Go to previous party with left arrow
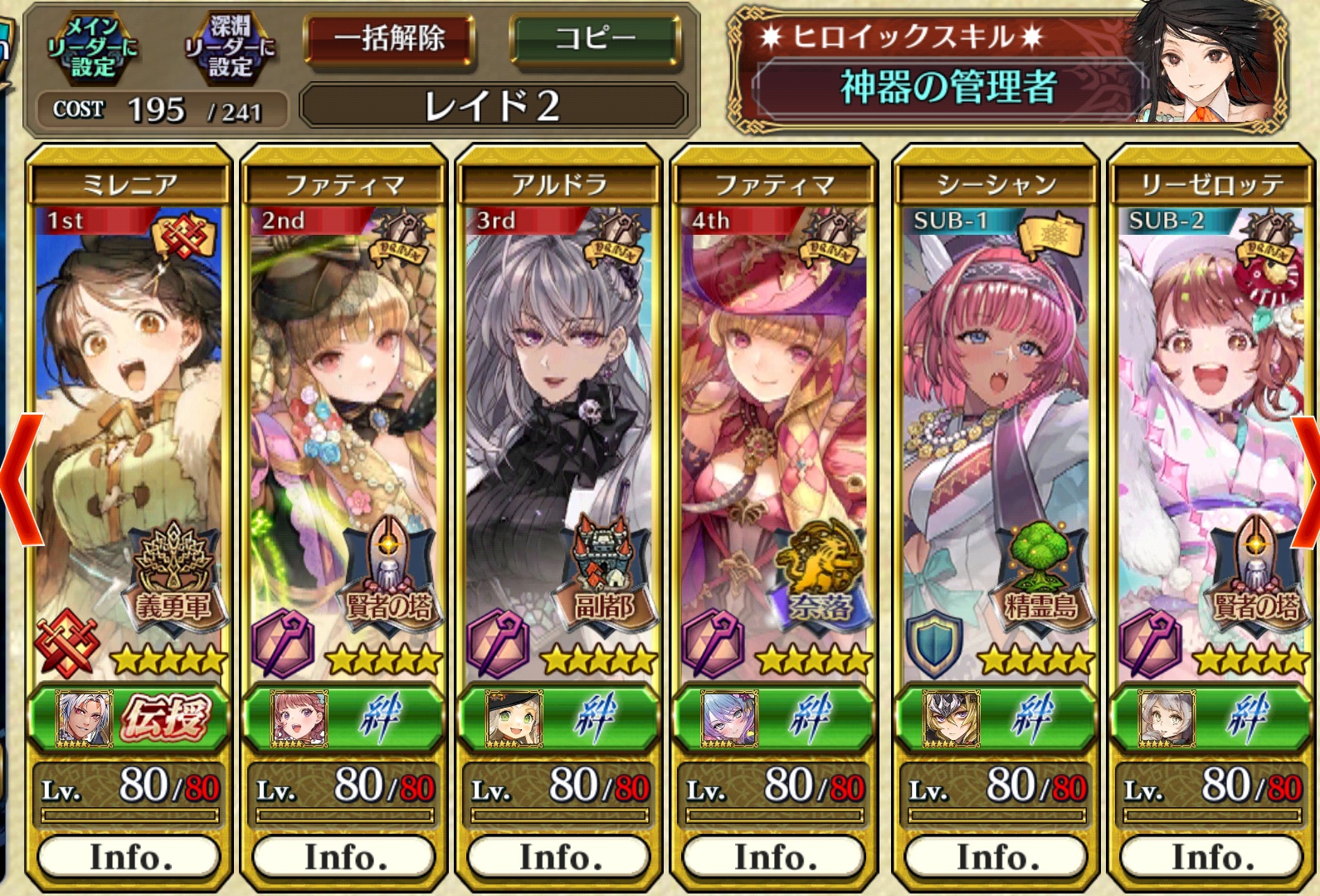Image resolution: width=1320 pixels, height=896 pixels. (21, 480)
